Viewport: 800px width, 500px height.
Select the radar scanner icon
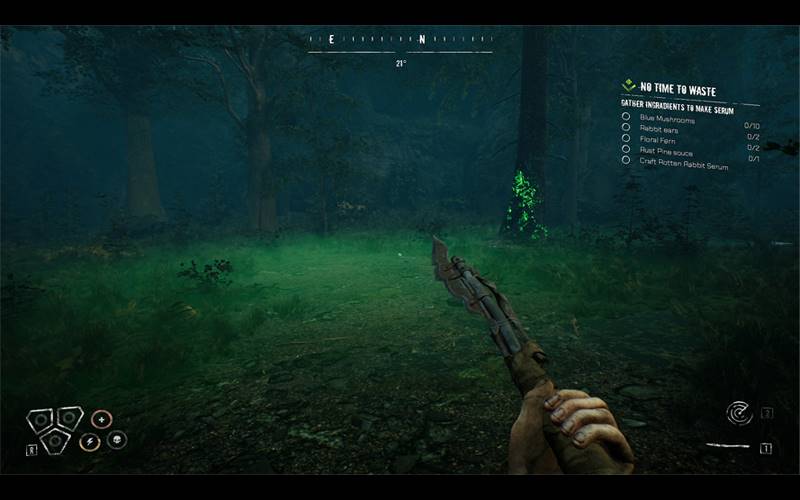tap(739, 412)
